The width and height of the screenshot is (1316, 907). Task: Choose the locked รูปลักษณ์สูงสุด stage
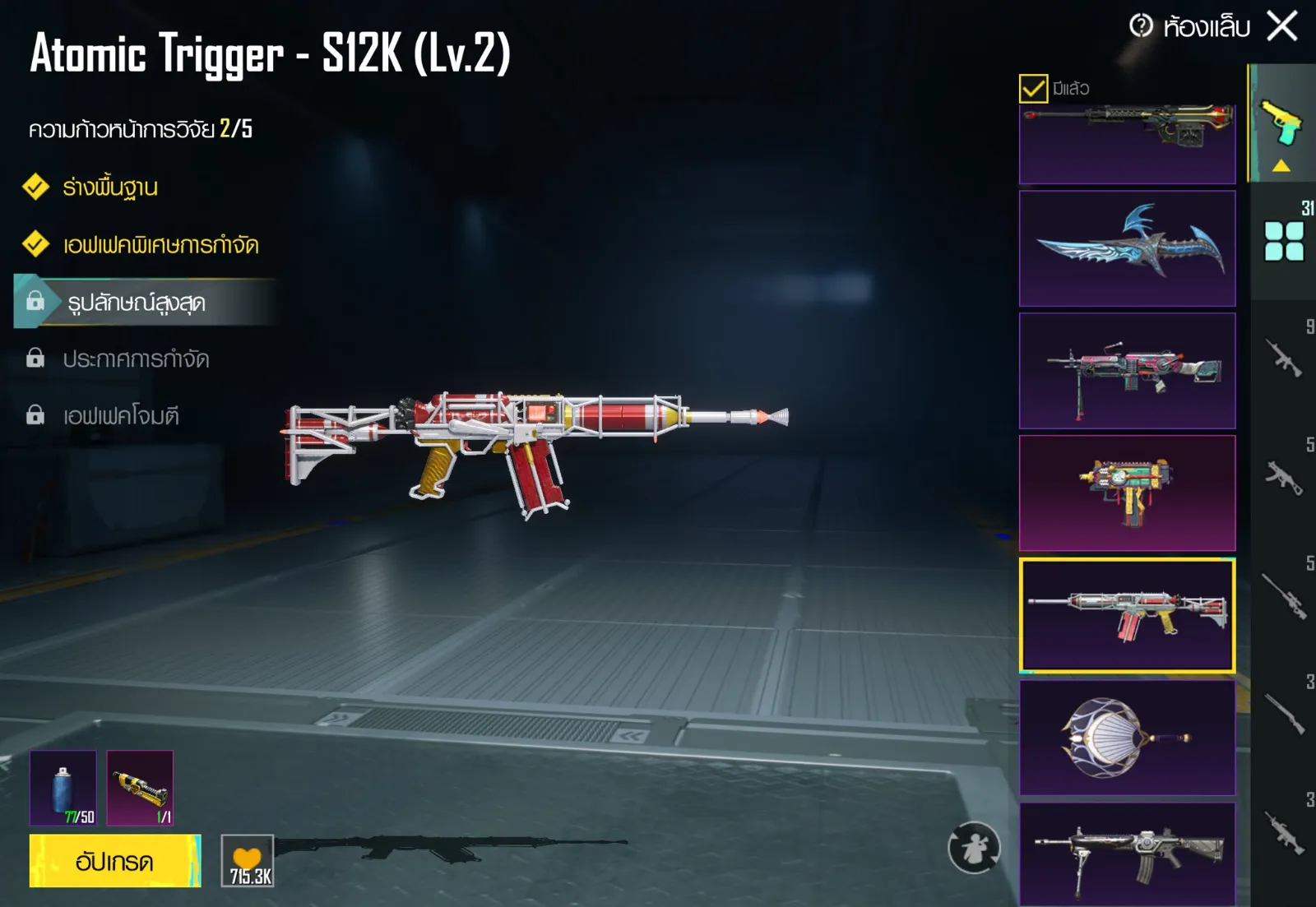[137, 303]
